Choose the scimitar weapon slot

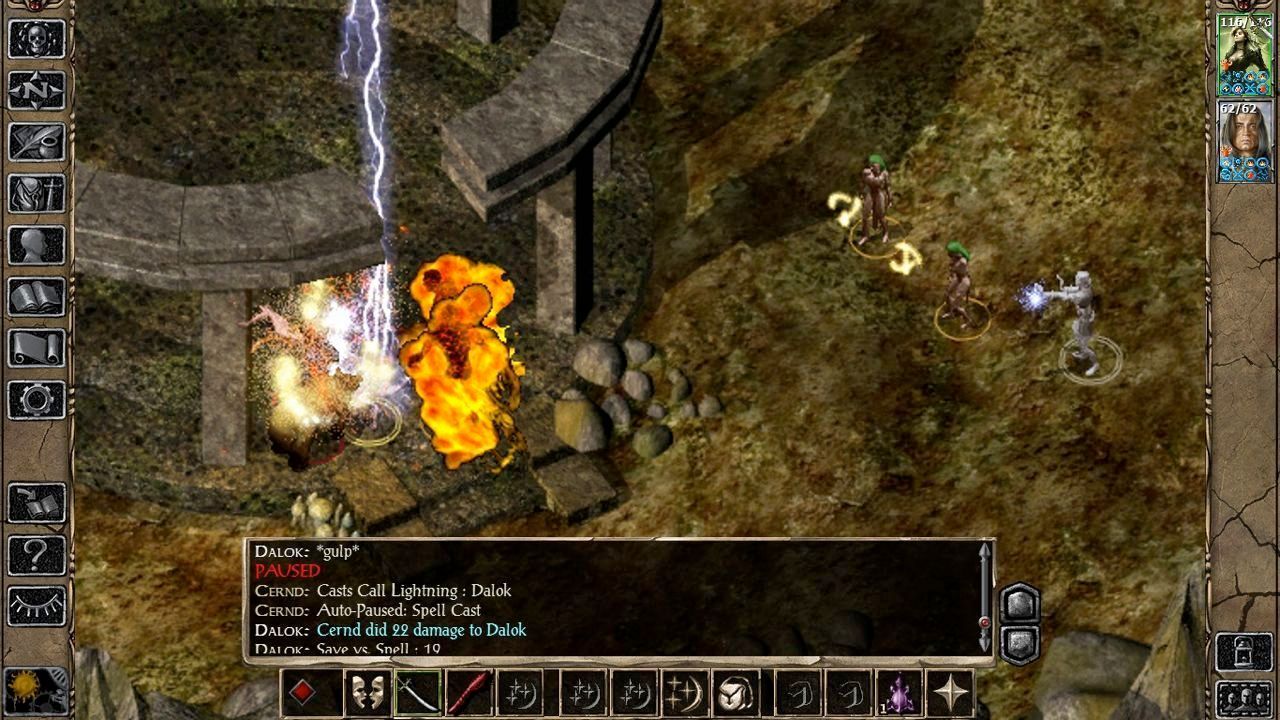coord(418,693)
